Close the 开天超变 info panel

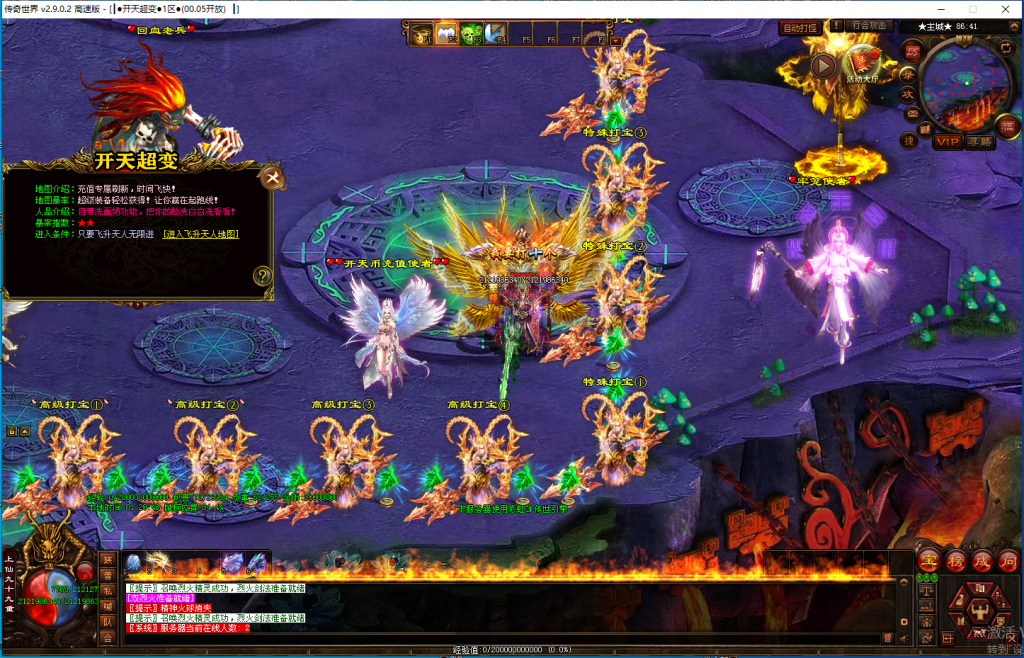pyautogui.click(x=271, y=179)
